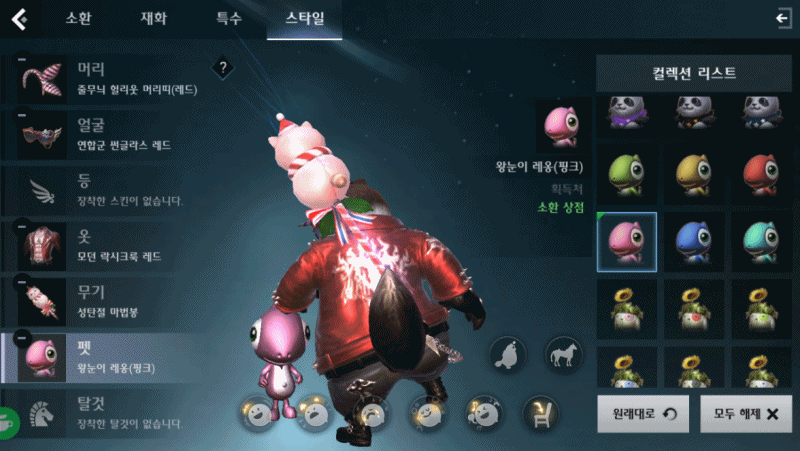Viewport: 800px width, 451px height.
Task: Go back with the top-left arrow
Action: (18, 19)
